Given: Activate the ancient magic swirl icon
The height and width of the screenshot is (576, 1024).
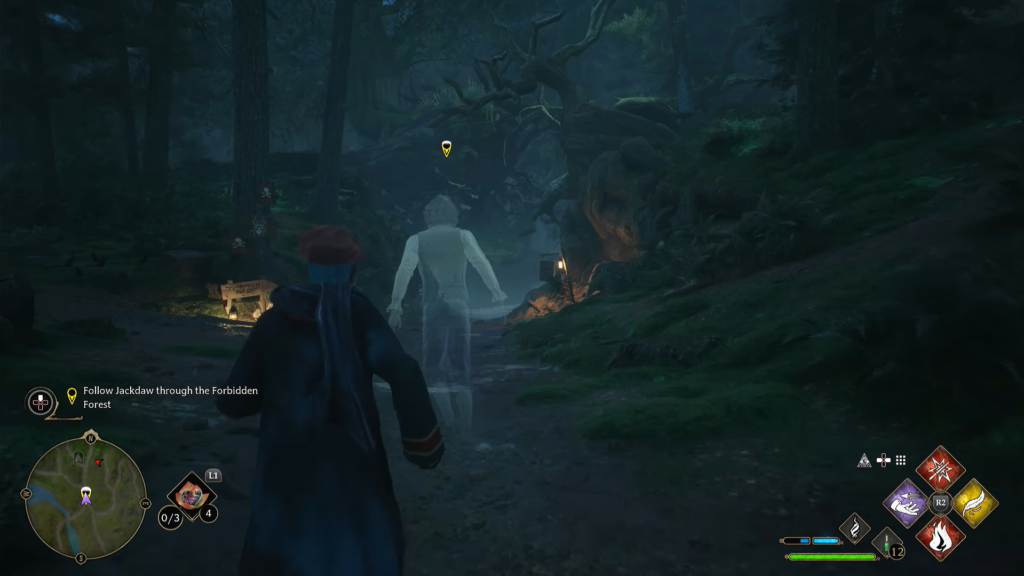Looking at the screenshot, I should click(x=854, y=526).
